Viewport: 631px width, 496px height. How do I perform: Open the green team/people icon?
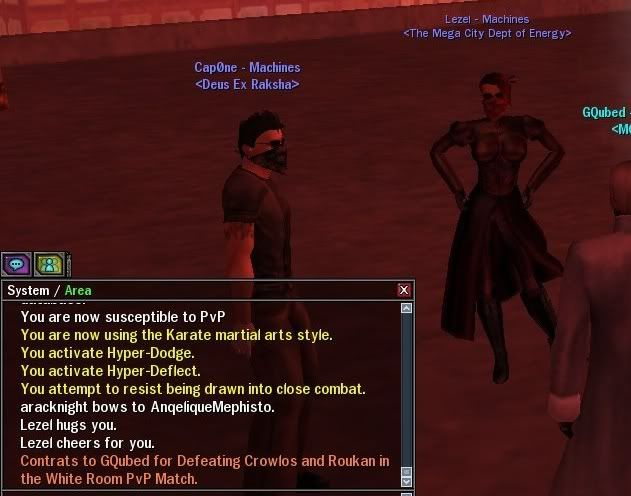pos(49,265)
